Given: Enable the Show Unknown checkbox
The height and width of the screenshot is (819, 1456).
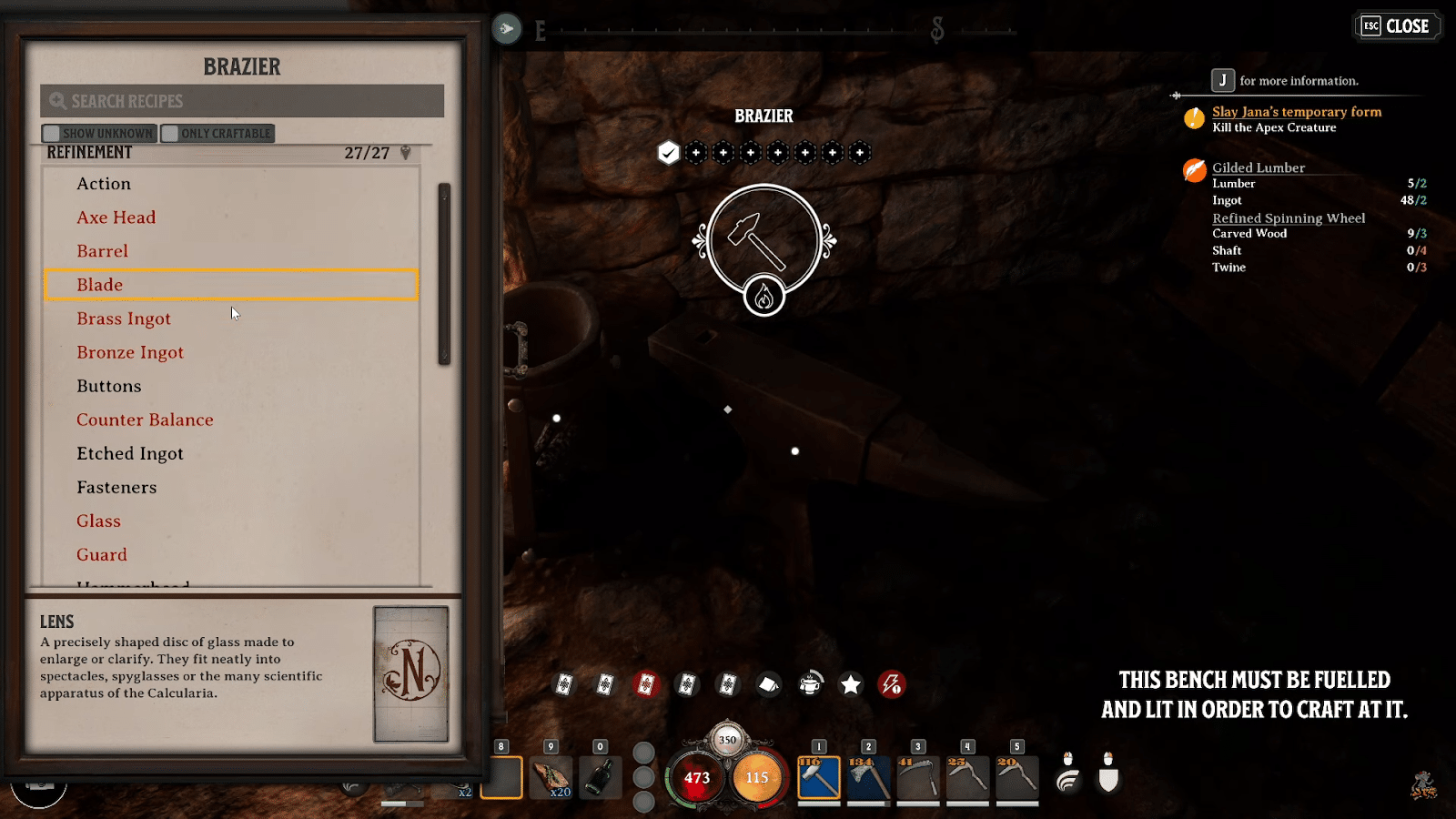Looking at the screenshot, I should 52,133.
